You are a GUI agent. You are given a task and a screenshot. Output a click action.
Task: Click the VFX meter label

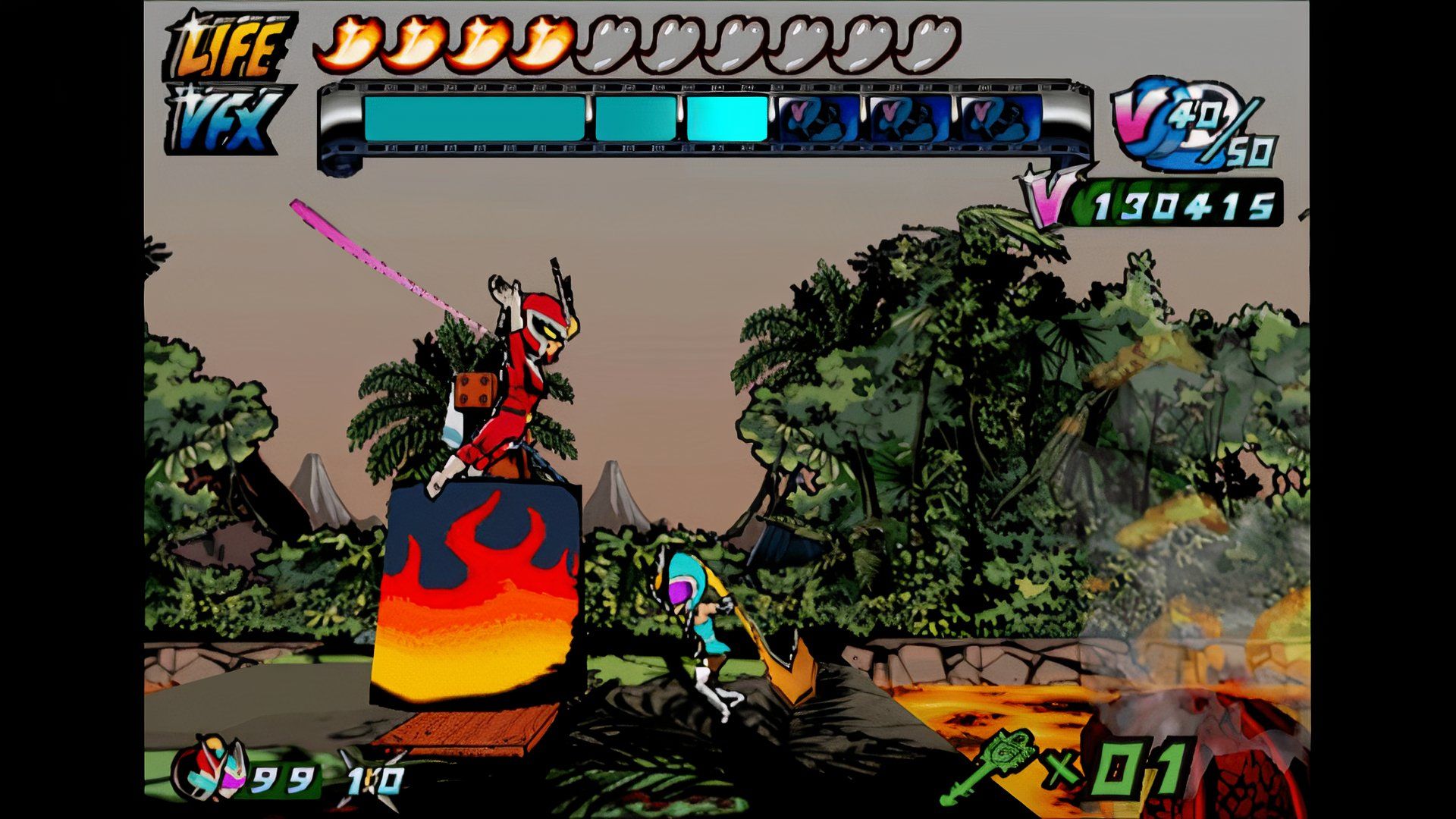coord(227,118)
